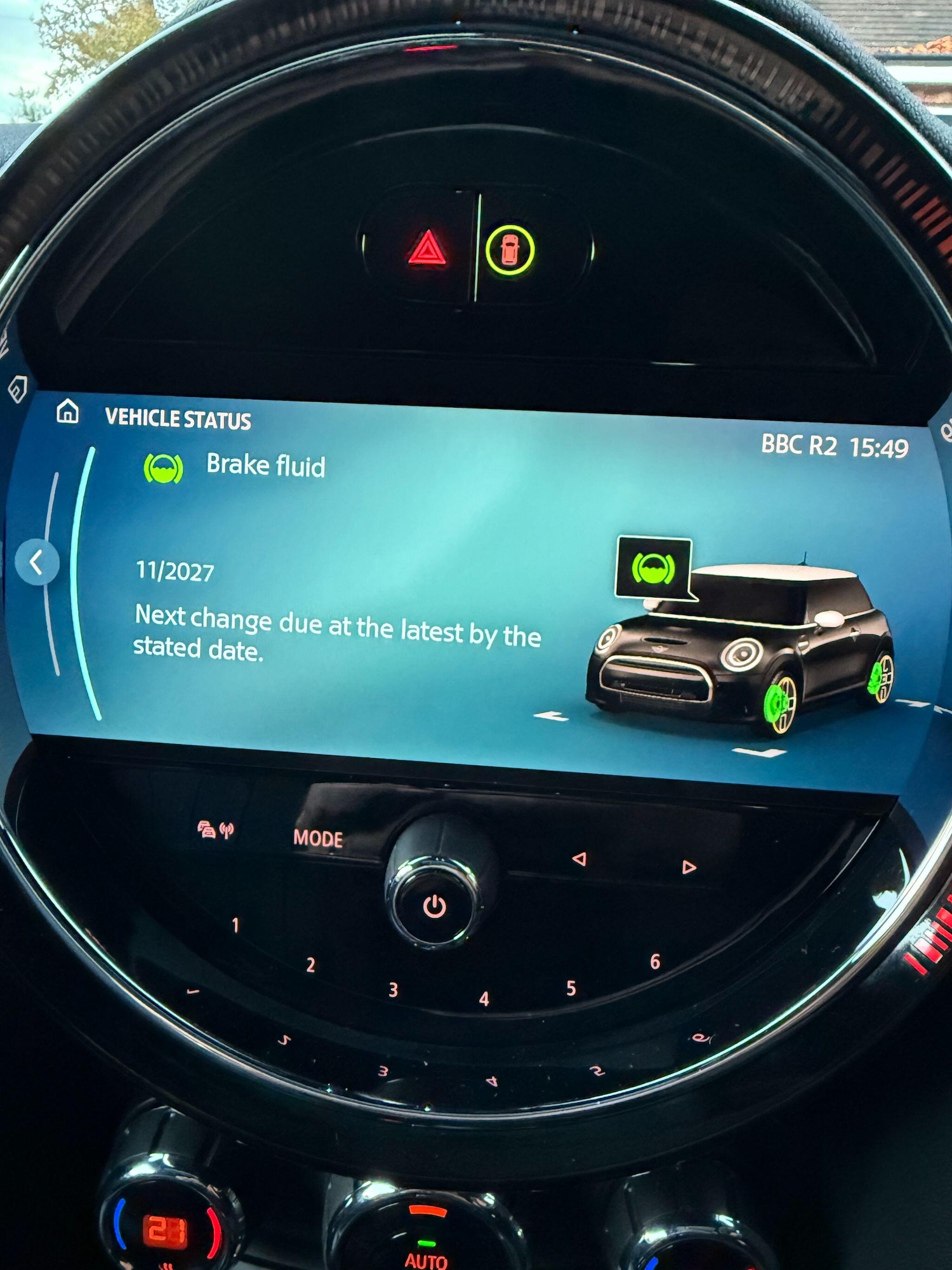
Task: Choose radio preset 2
Action: click(x=310, y=965)
